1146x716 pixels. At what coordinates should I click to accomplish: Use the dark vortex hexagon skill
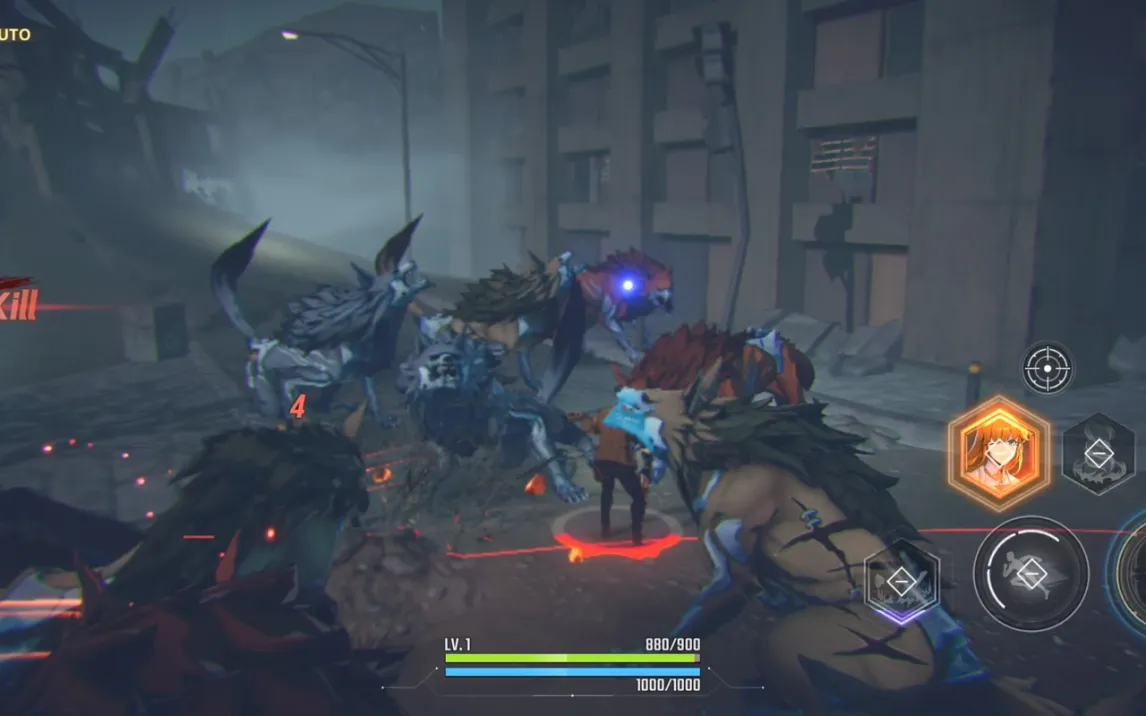pyautogui.click(x=1098, y=454)
